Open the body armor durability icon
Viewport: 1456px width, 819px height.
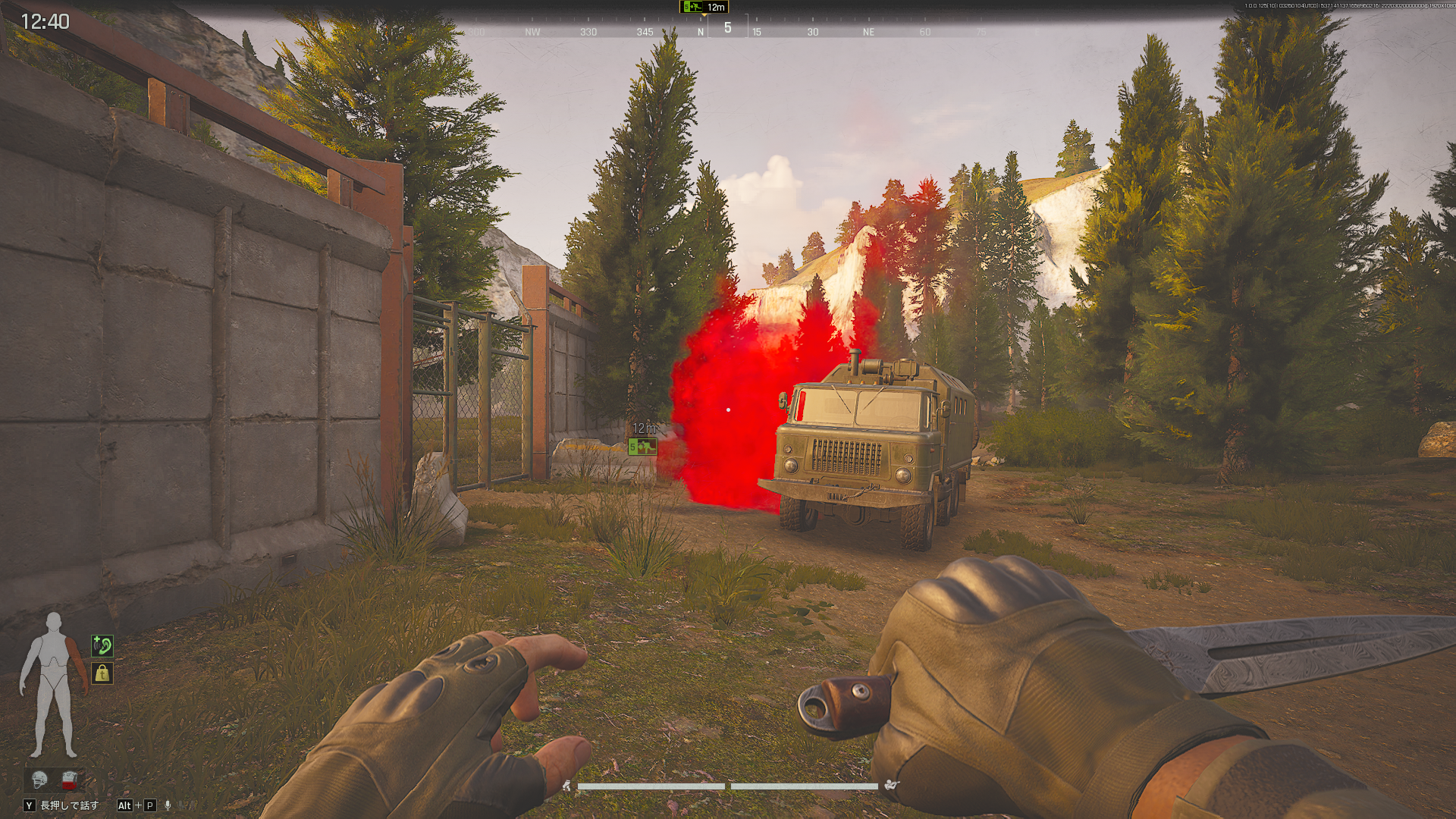[x=70, y=779]
